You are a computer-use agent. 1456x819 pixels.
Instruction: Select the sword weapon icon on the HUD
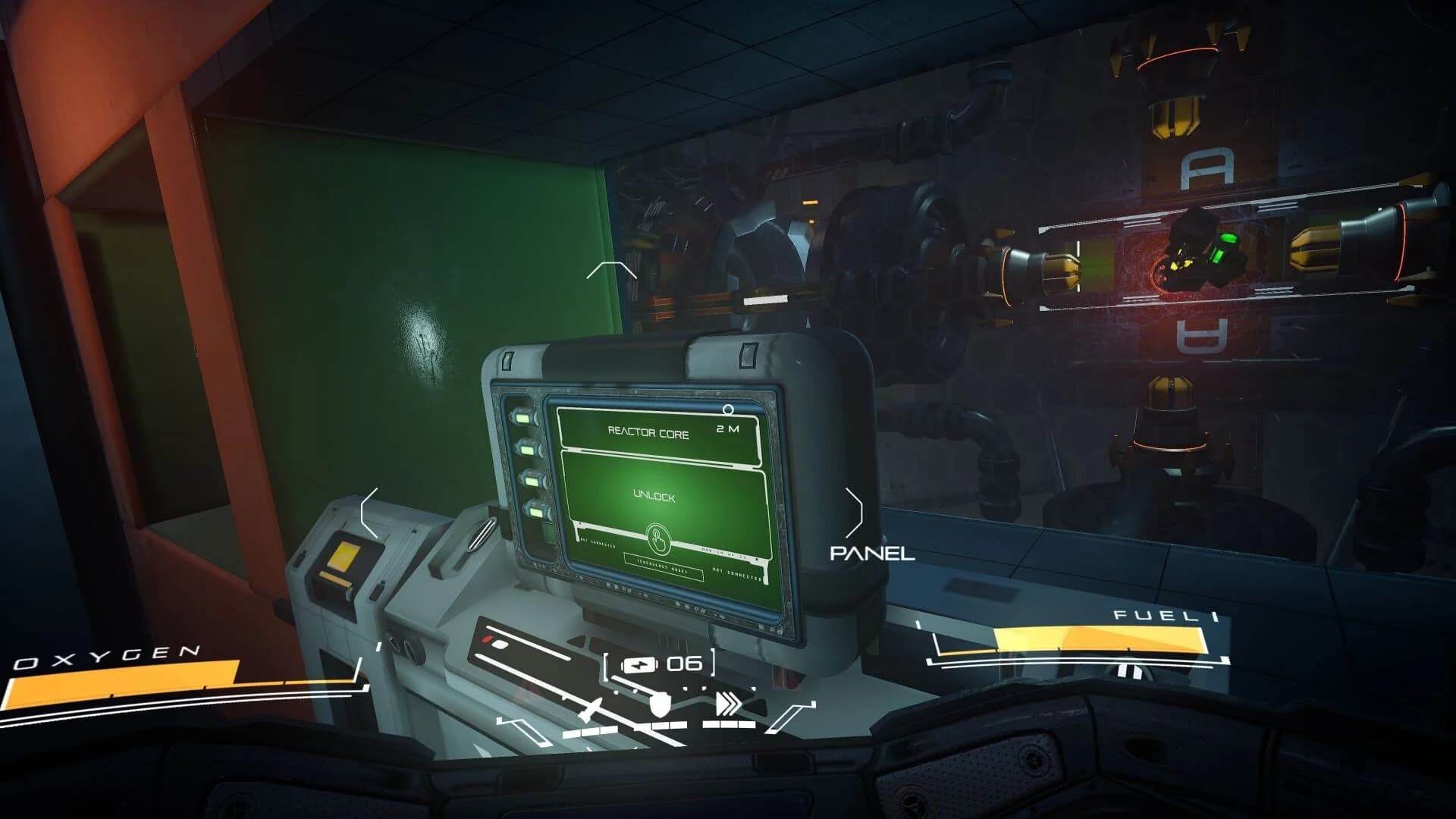(x=591, y=709)
